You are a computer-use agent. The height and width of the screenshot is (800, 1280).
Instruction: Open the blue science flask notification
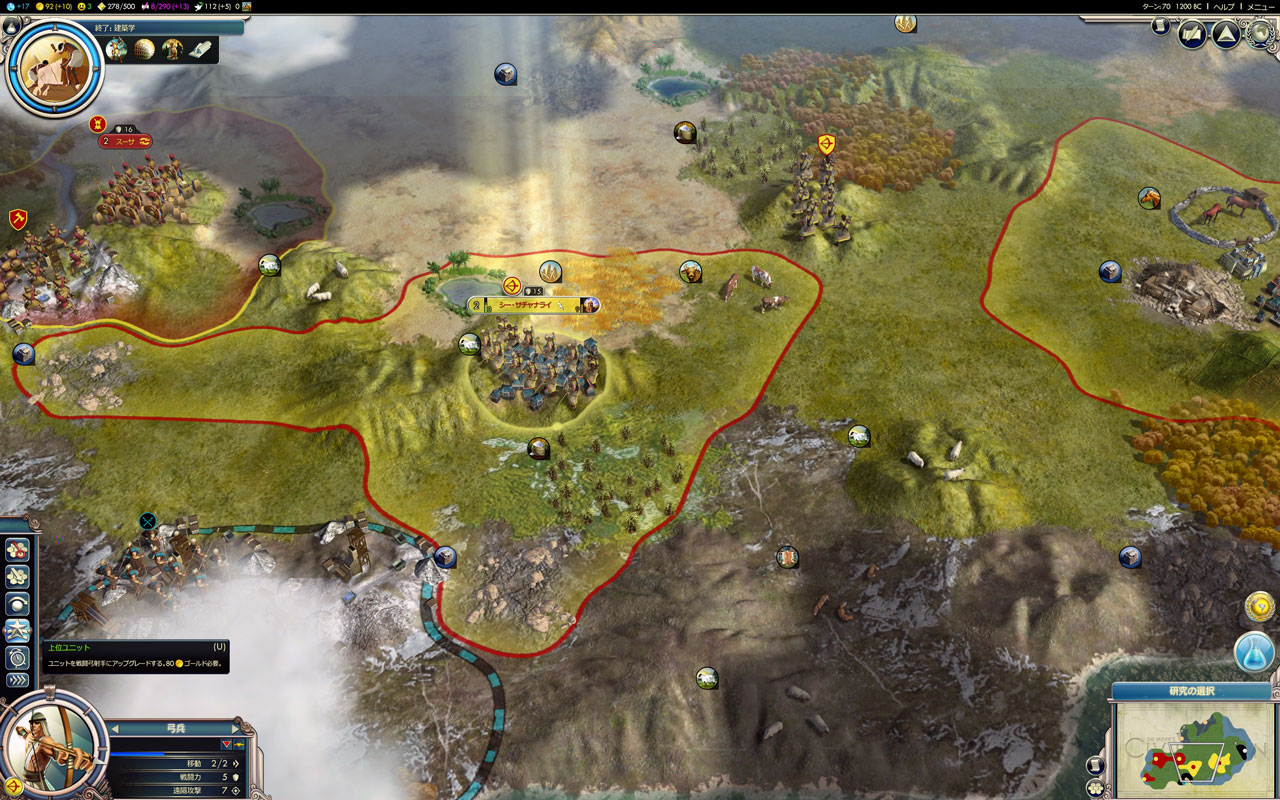(x=1254, y=652)
